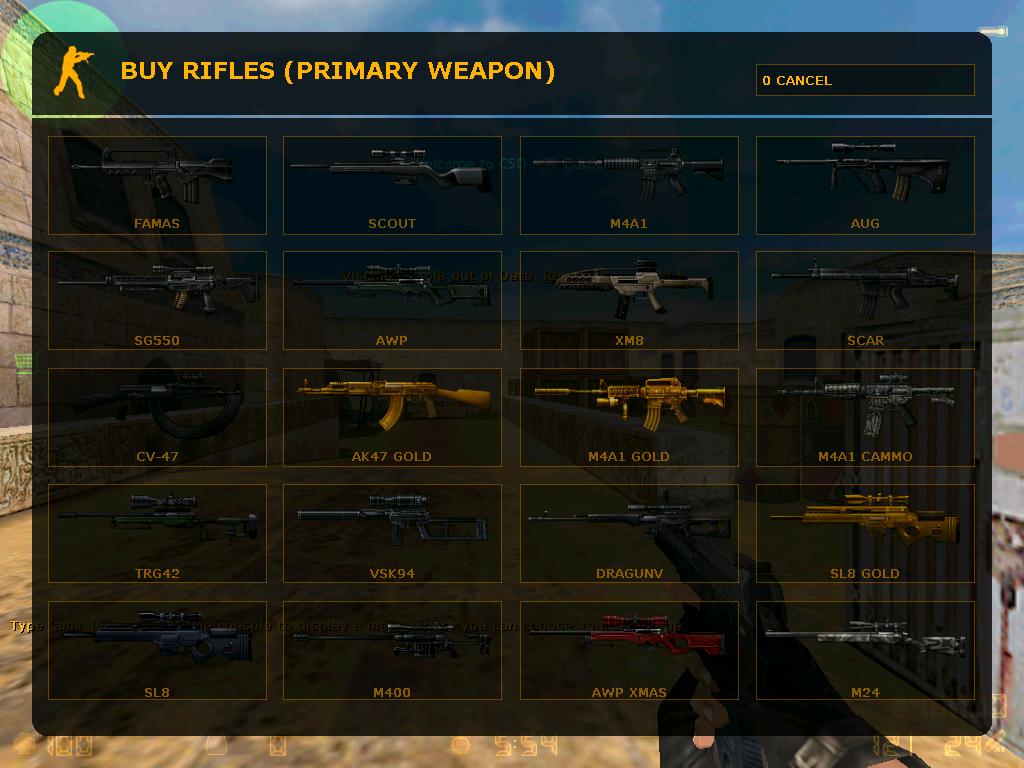This screenshot has width=1024, height=768.
Task: Choose the CV-47 rifle
Action: tap(157, 417)
